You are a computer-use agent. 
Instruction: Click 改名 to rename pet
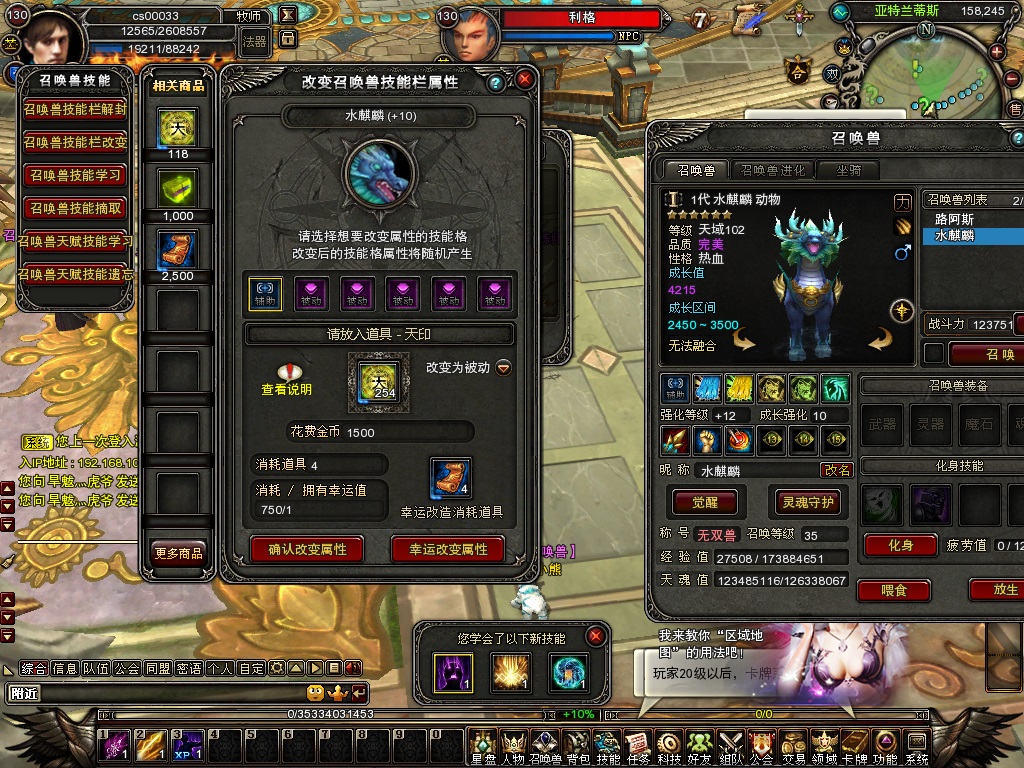coord(837,470)
